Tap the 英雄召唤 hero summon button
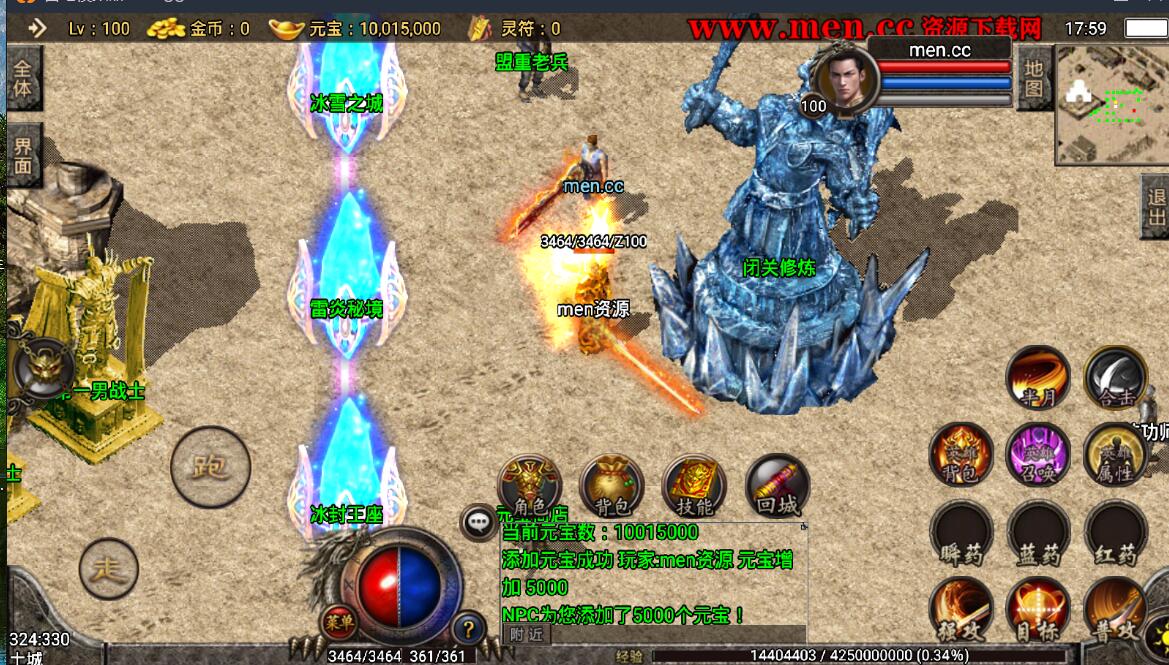 coord(1038,455)
